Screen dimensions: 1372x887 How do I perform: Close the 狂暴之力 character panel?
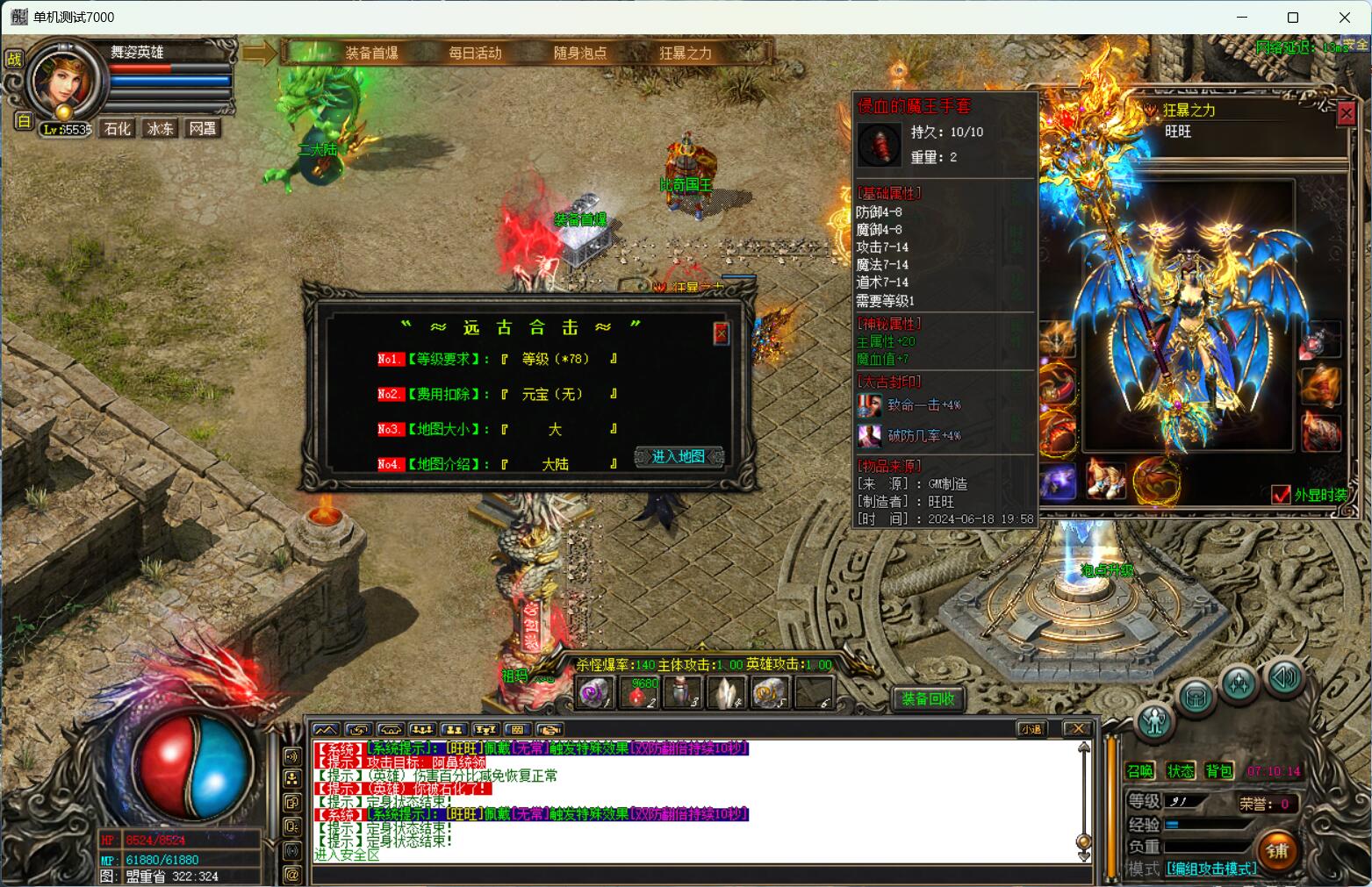pos(1346,113)
